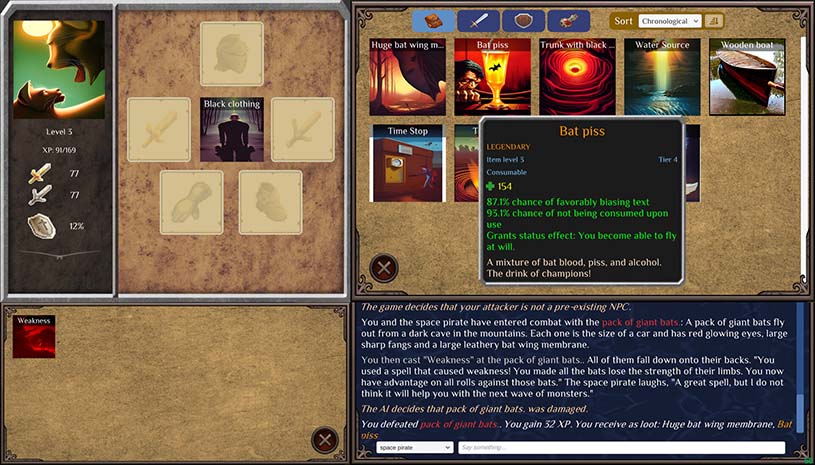Show the shield armor tab
The width and height of the screenshot is (815, 465).
click(523, 20)
